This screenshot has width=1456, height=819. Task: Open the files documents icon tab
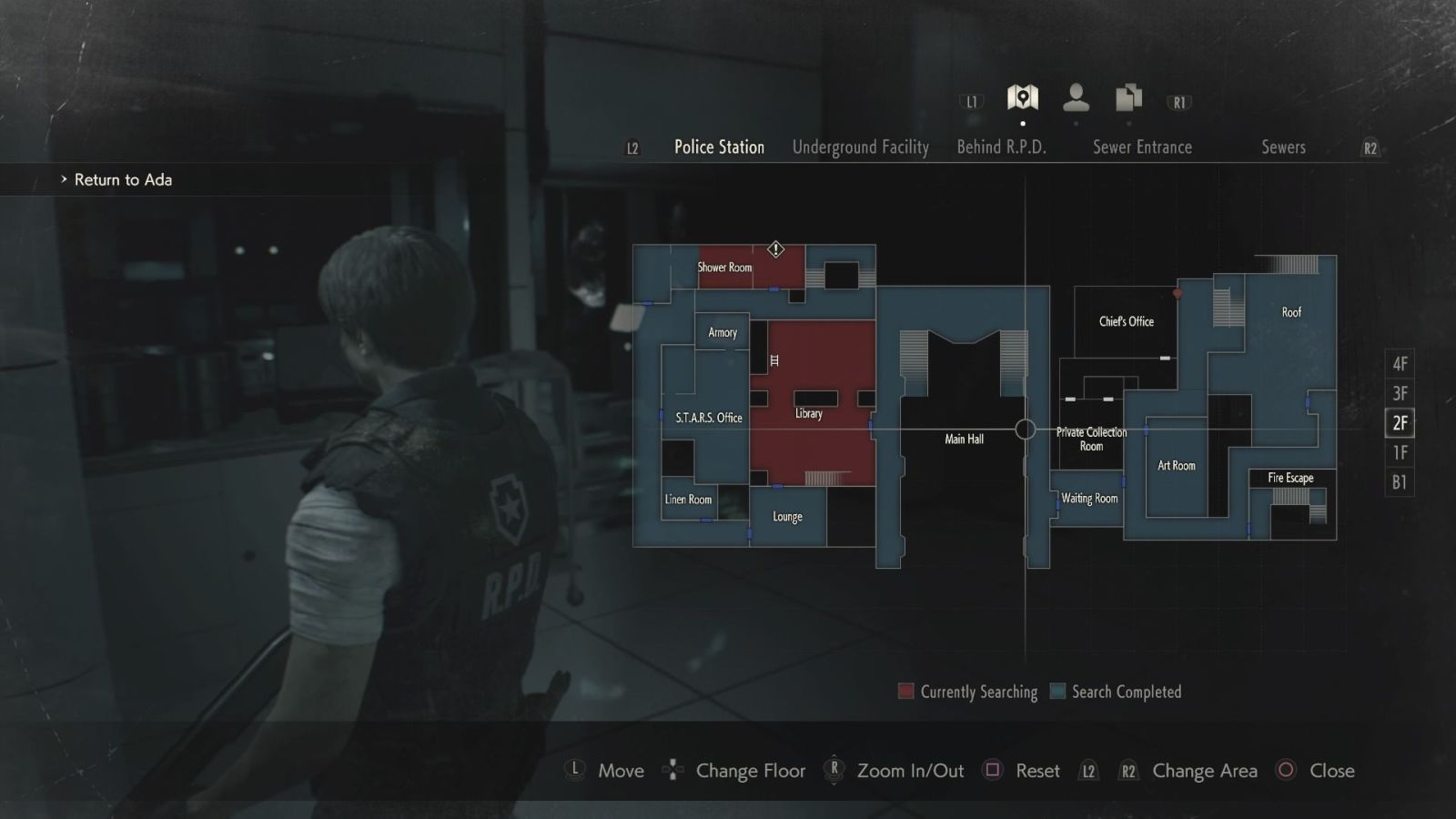1129,97
